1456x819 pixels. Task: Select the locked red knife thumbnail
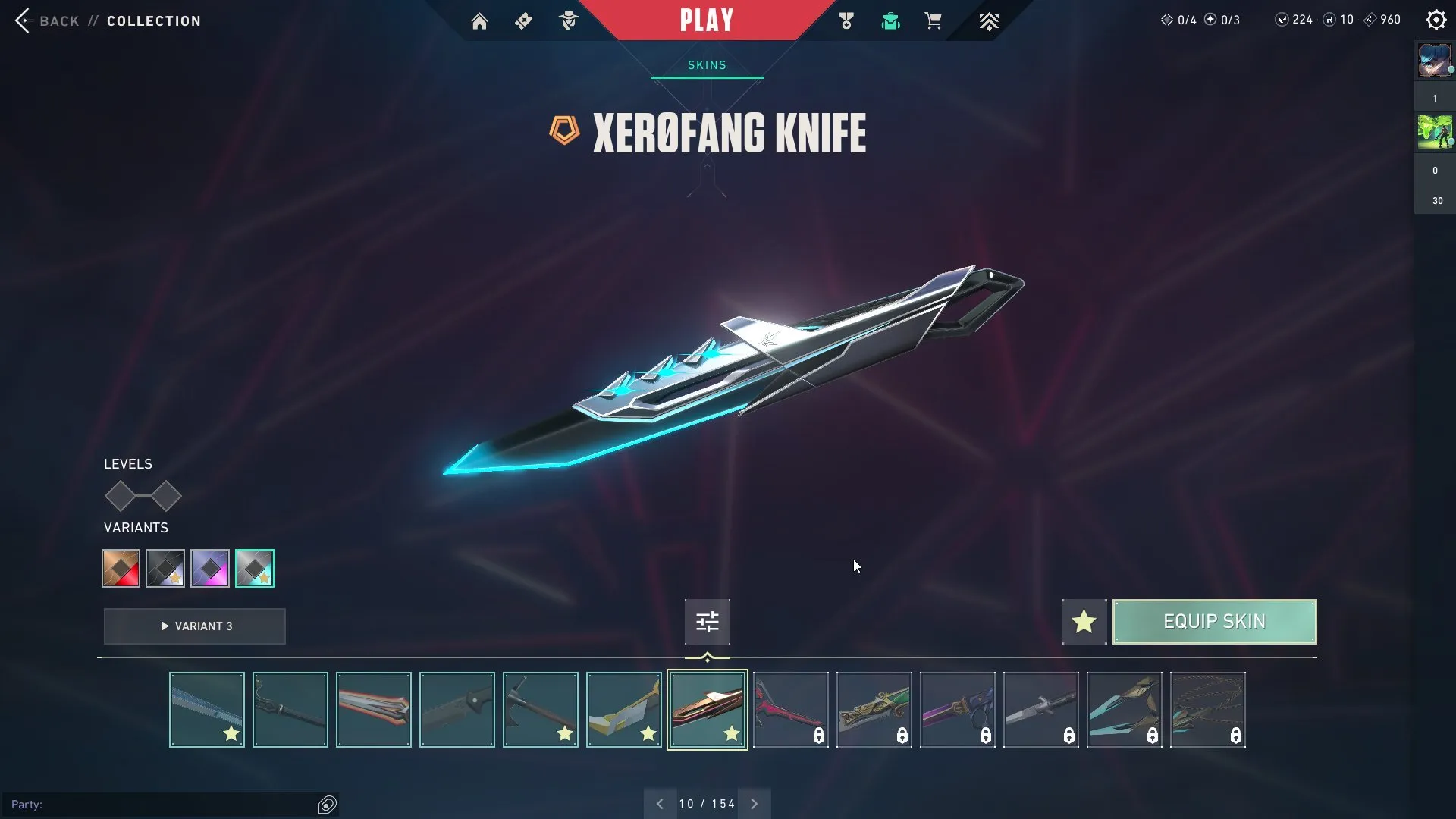790,709
